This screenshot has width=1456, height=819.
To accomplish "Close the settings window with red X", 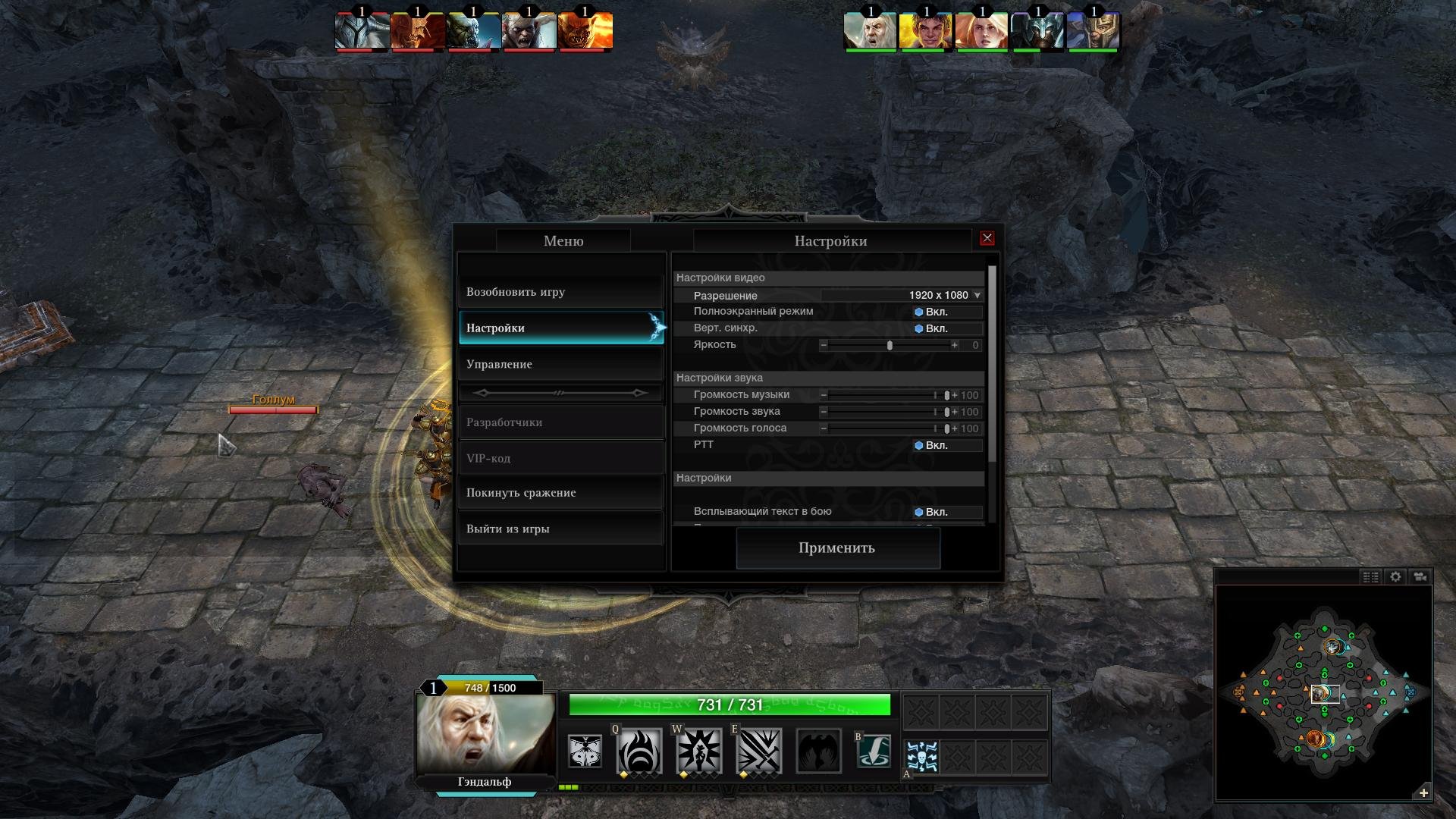I will (987, 238).
